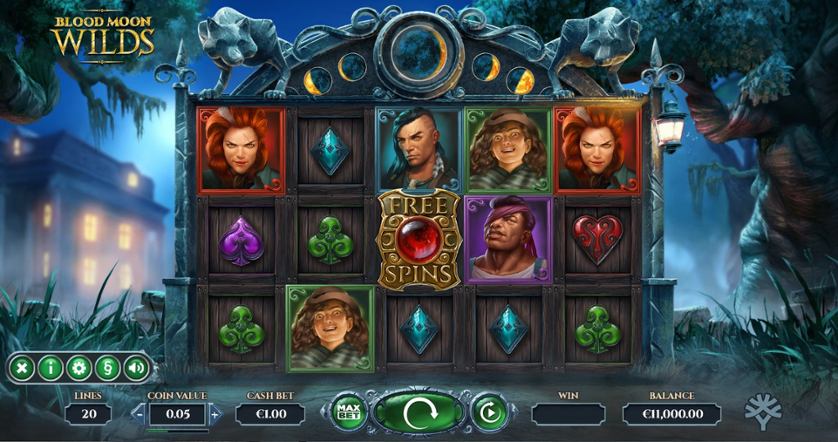The width and height of the screenshot is (838, 442).
Task: Activate the Max Bet button
Action: coord(347,412)
